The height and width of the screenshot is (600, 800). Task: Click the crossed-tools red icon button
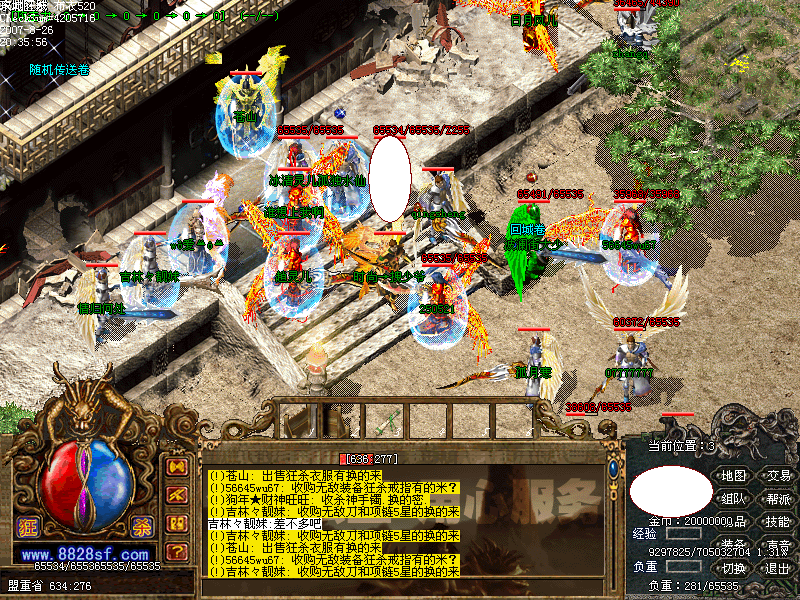(177, 495)
